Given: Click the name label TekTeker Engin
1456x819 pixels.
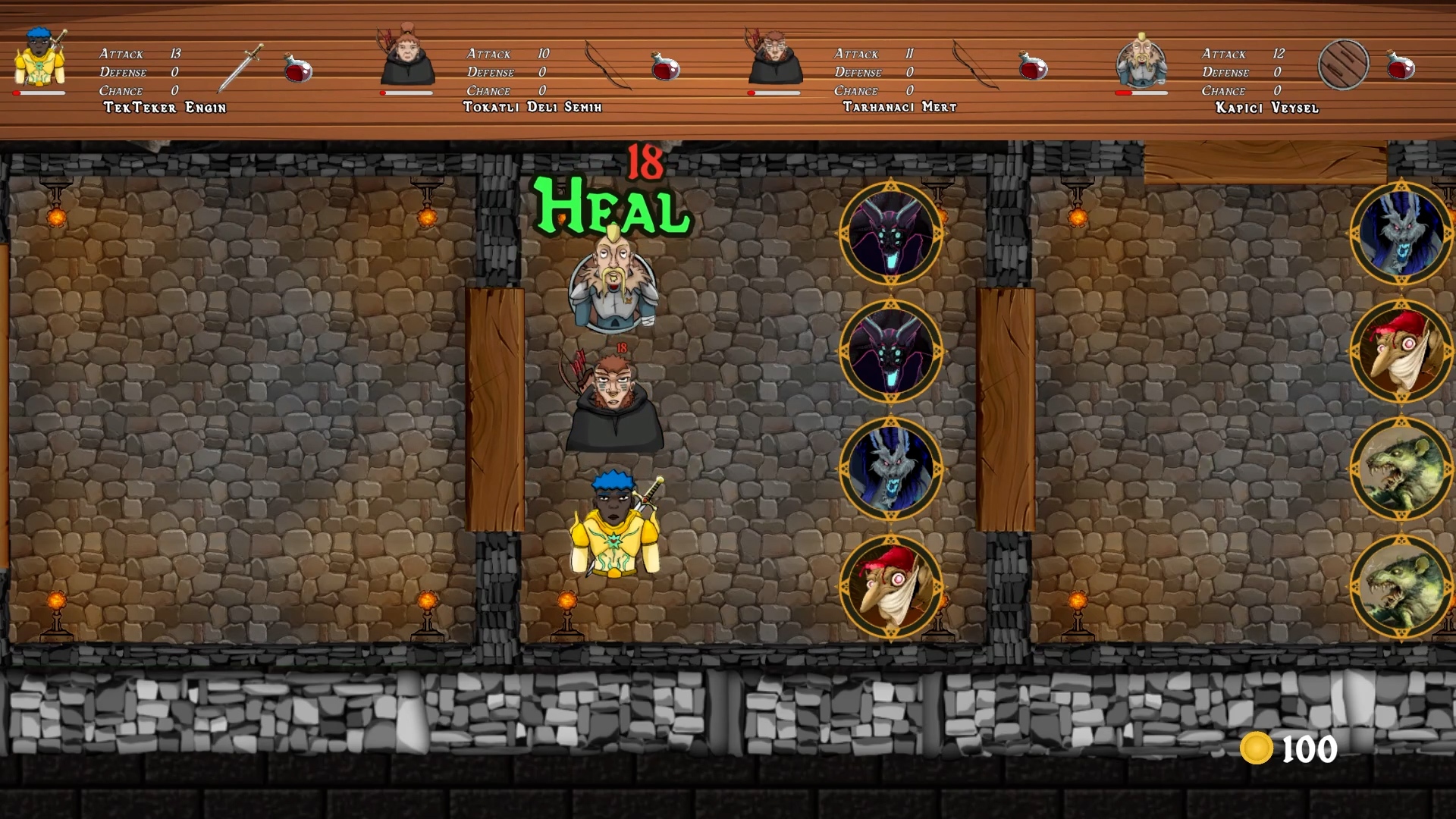Looking at the screenshot, I should 165,108.
